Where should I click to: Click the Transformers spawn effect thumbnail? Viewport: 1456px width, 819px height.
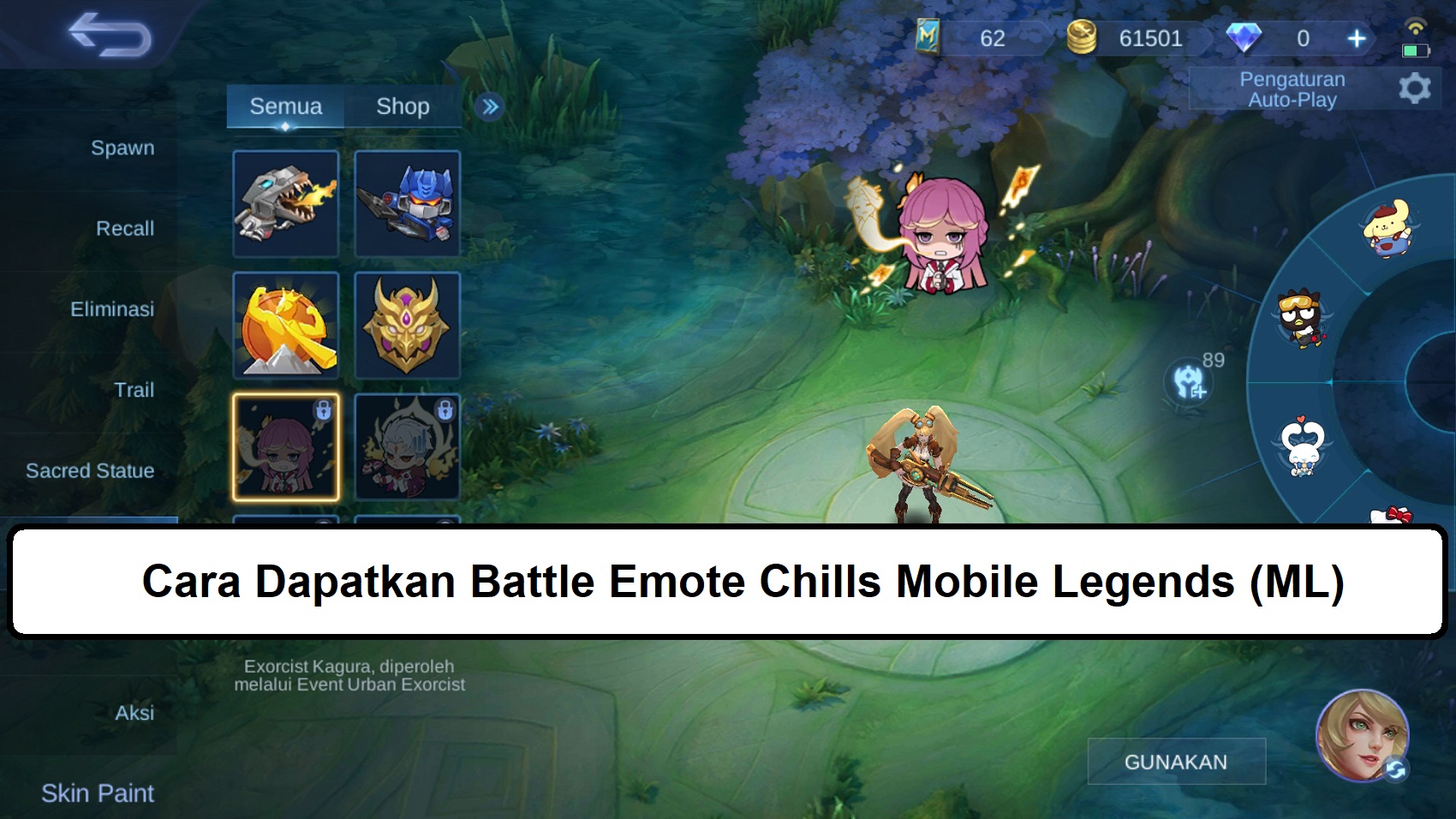408,204
